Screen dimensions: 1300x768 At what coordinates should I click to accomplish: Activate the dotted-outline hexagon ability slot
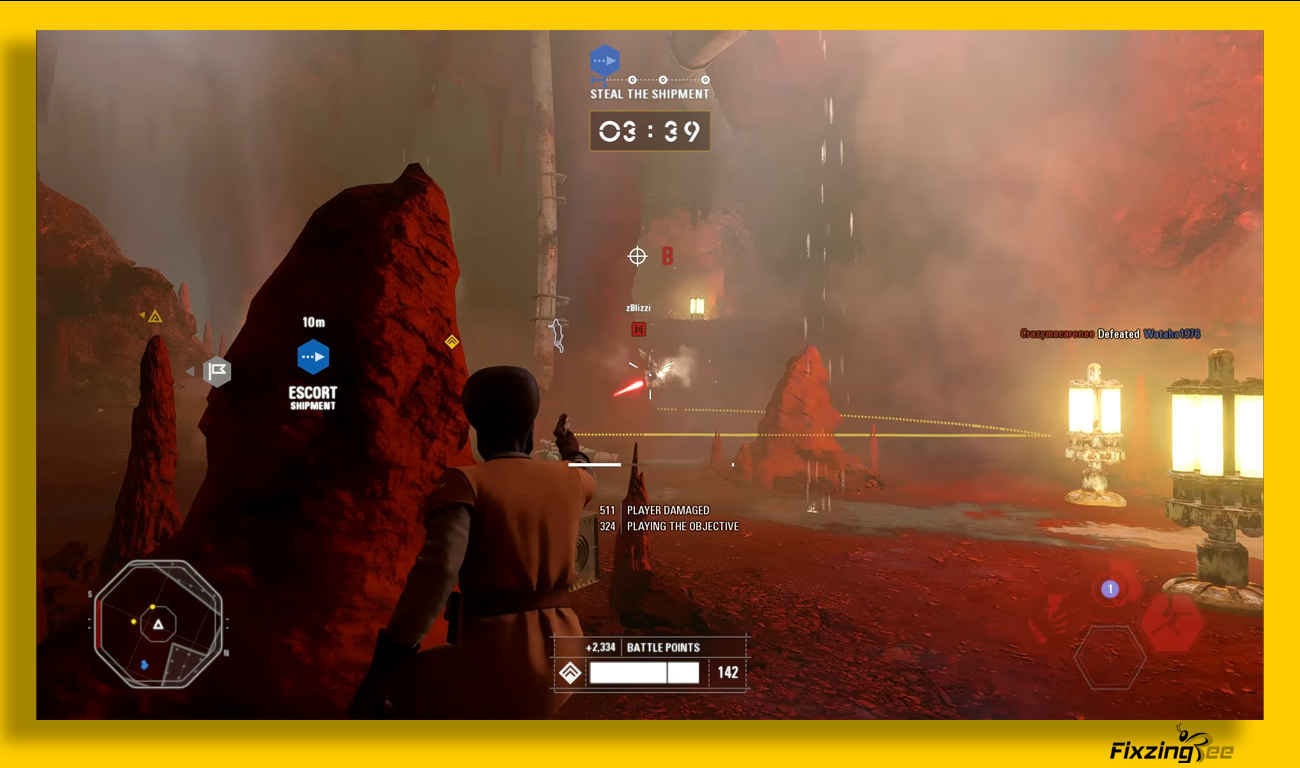click(x=1110, y=657)
